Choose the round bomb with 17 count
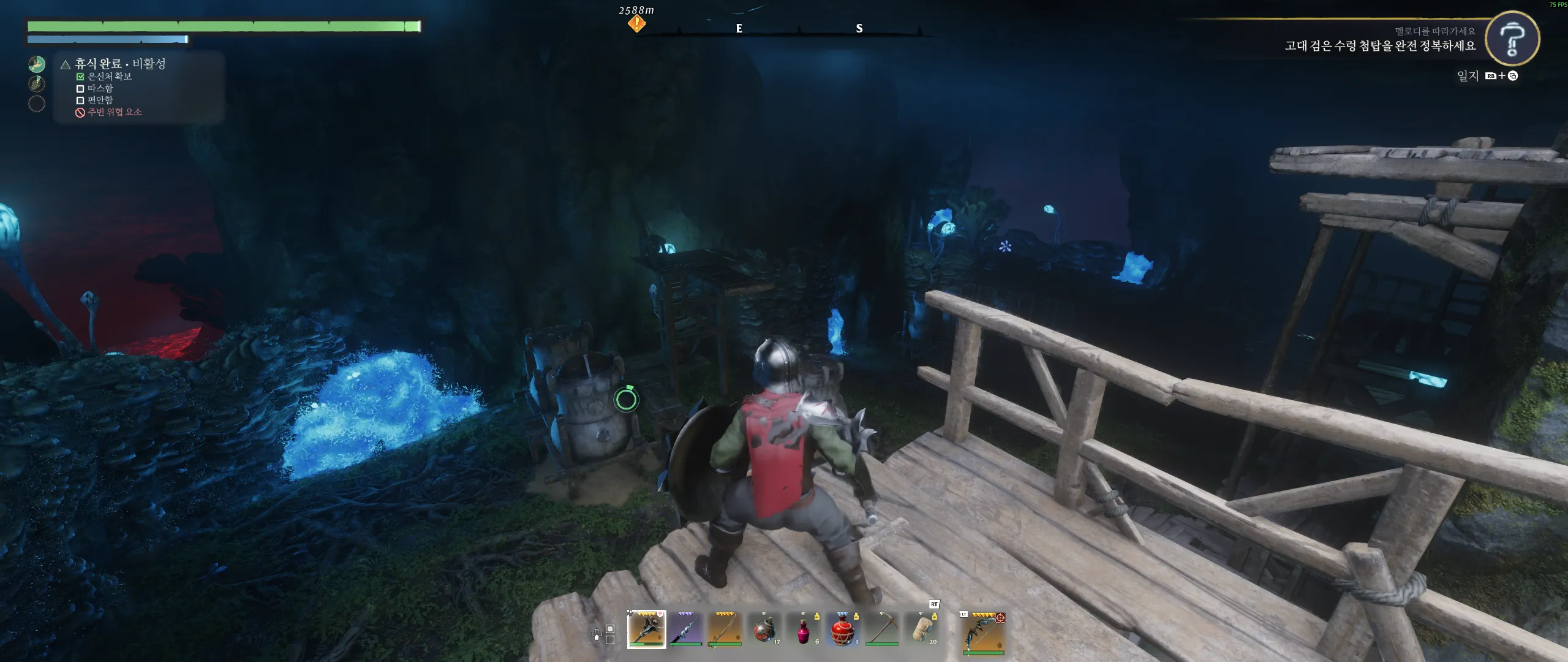Screen dimensions: 1568x662 click(764, 629)
